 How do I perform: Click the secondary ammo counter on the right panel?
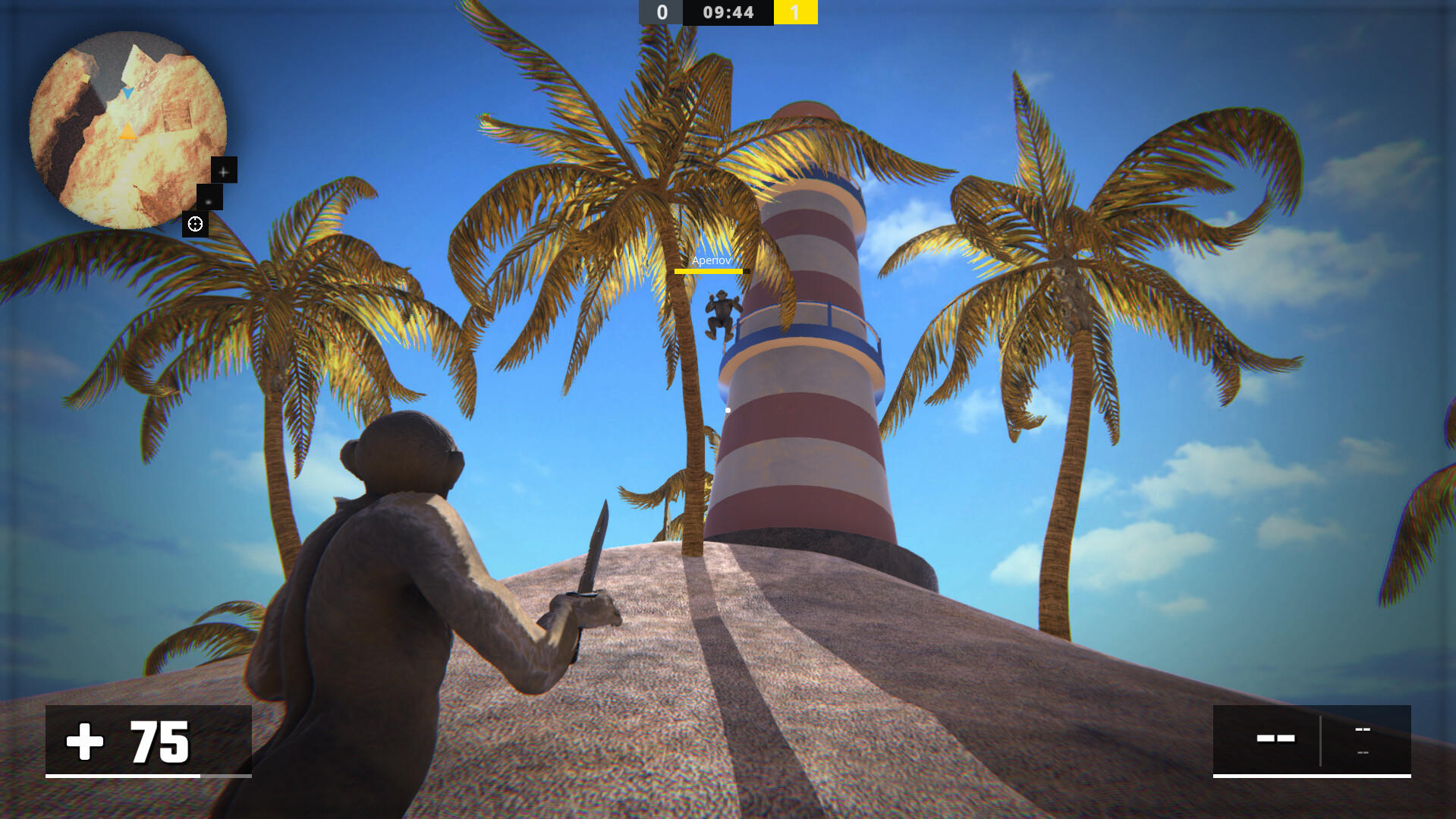(1363, 729)
